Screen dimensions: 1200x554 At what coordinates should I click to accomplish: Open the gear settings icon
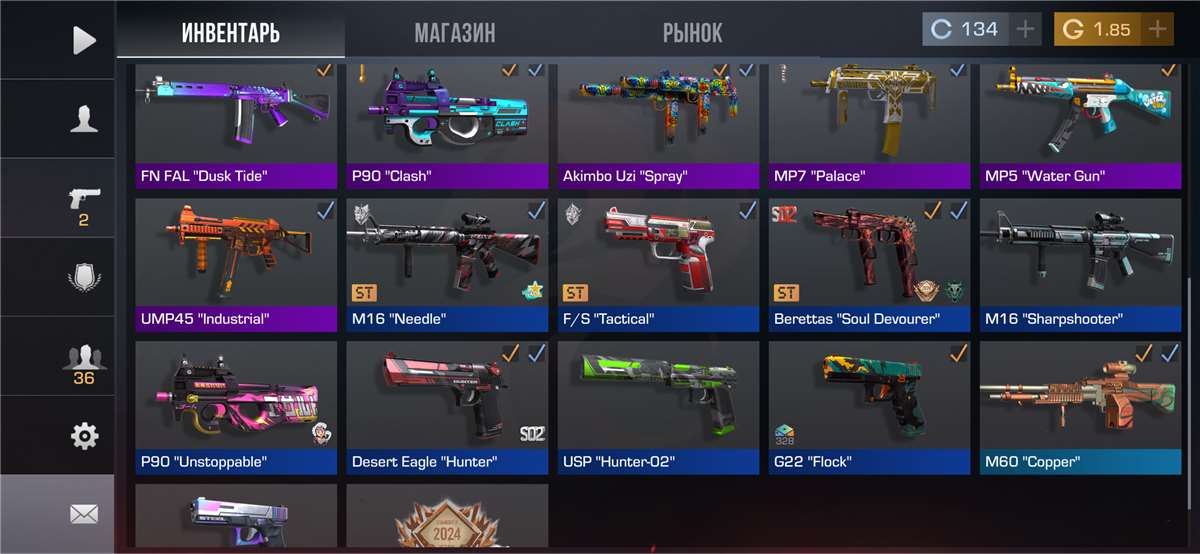point(84,436)
